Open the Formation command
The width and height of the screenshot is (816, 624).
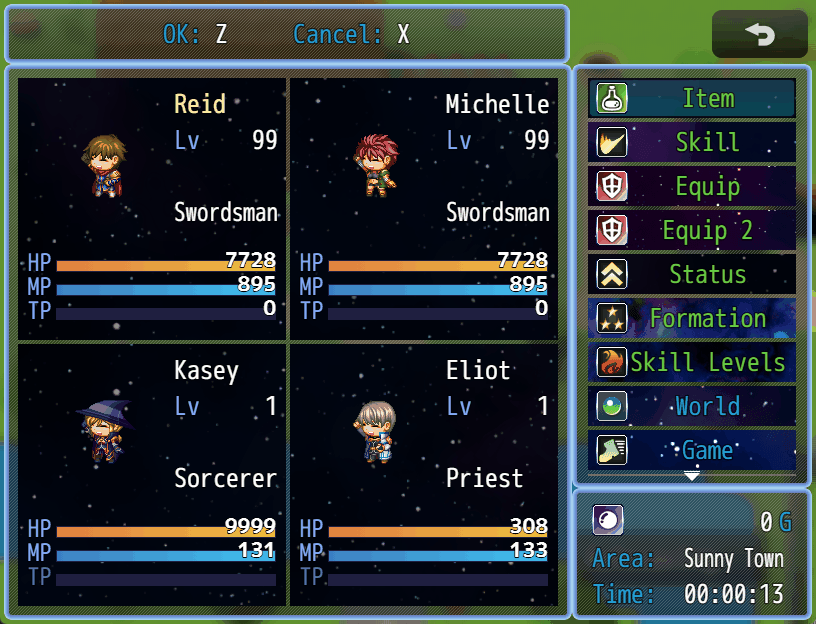point(692,318)
